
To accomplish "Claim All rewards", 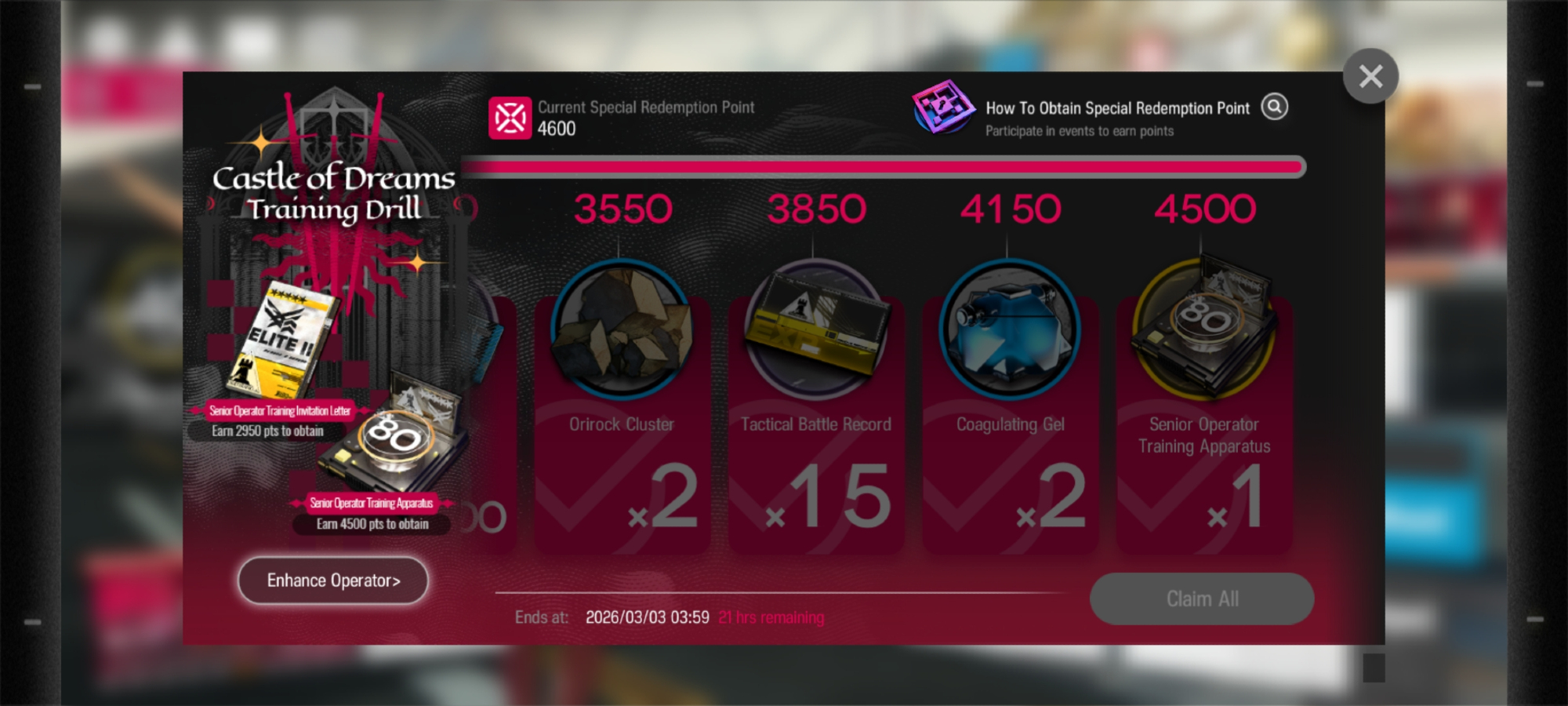I will pos(1202,599).
